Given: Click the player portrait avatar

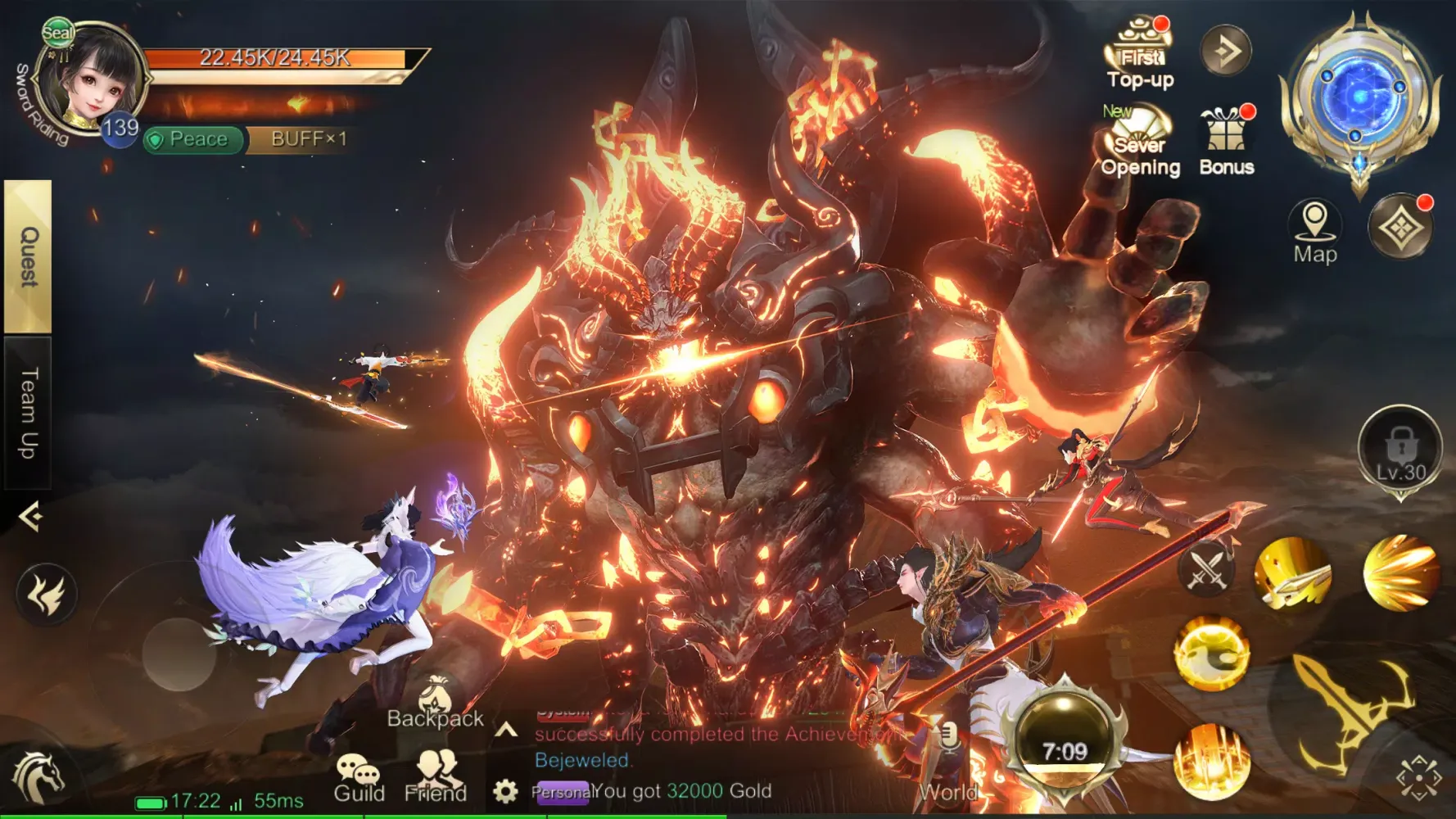Looking at the screenshot, I should [92, 82].
